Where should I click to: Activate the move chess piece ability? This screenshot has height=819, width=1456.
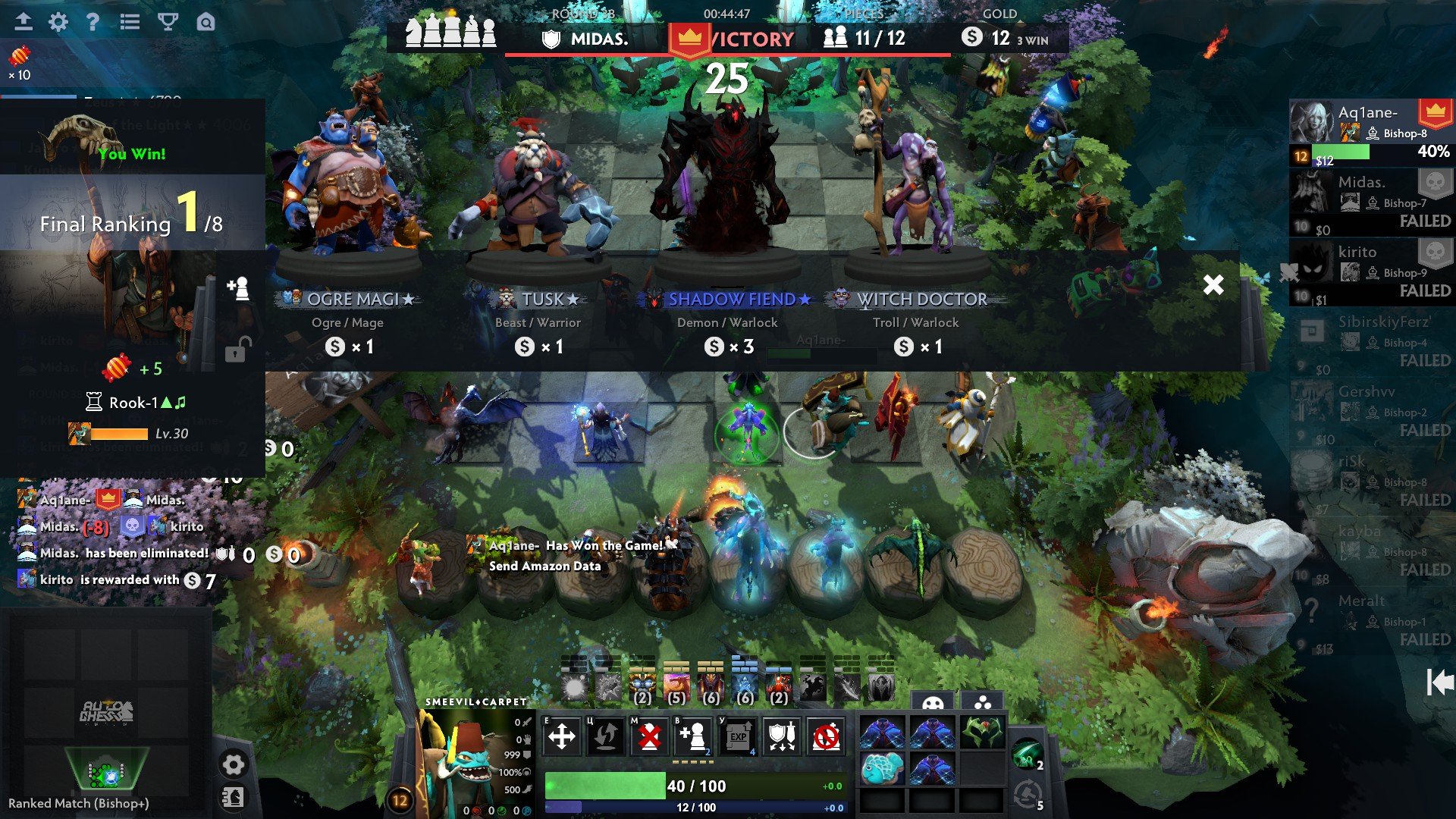562,736
